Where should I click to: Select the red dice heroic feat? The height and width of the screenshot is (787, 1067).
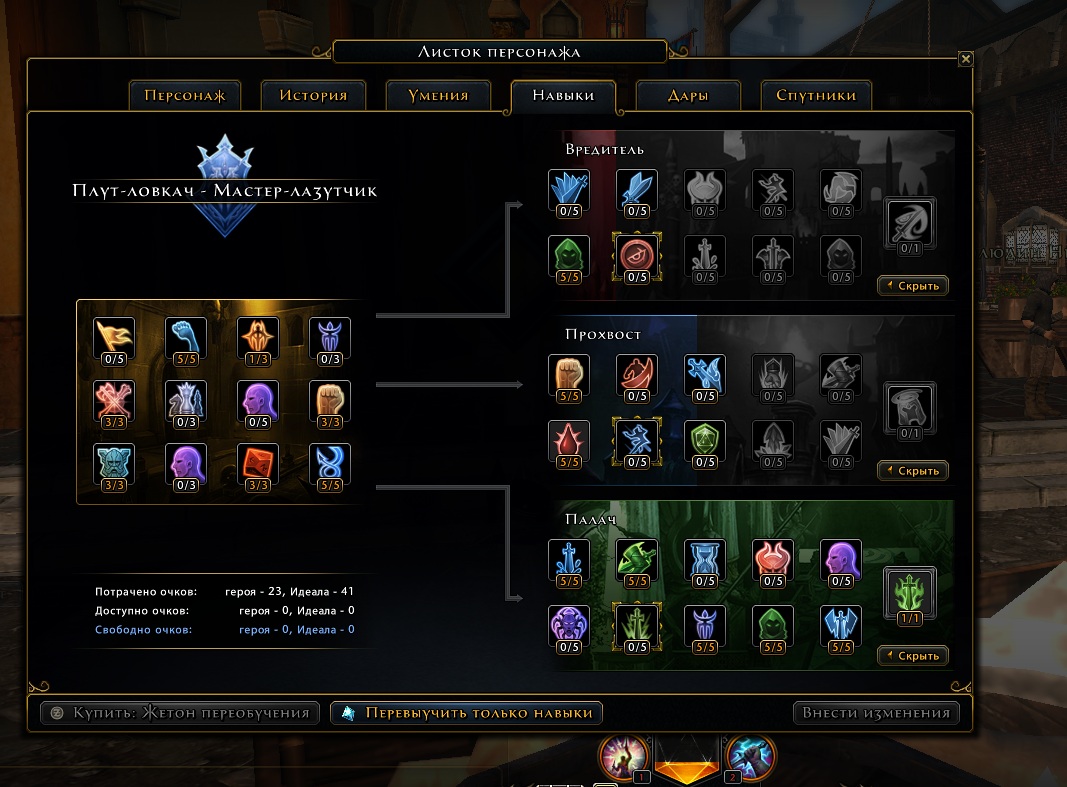[x=257, y=464]
